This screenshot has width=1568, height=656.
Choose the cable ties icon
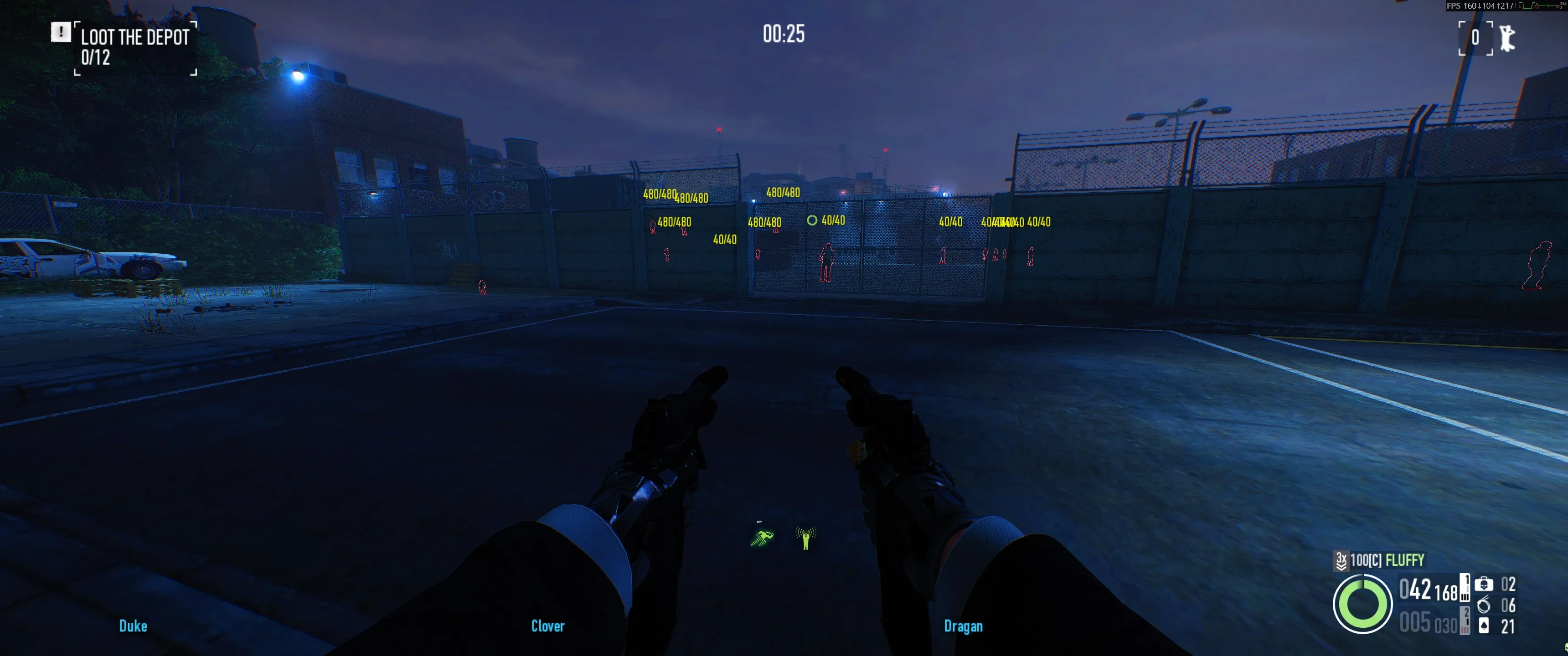point(1483,605)
